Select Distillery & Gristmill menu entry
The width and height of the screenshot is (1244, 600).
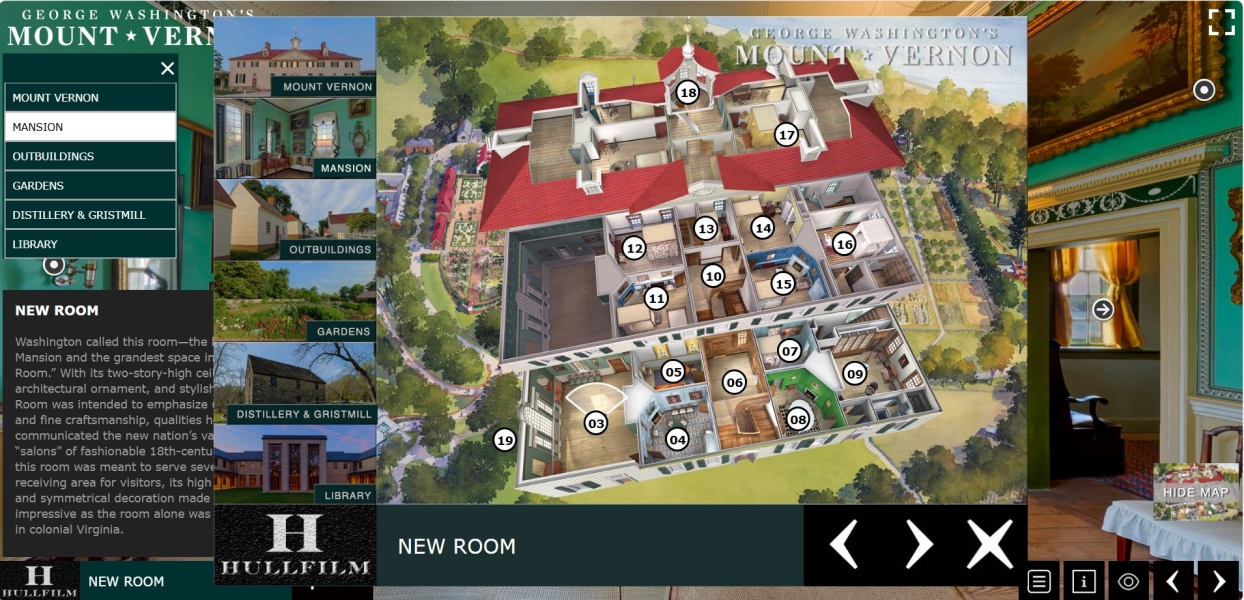pos(90,215)
